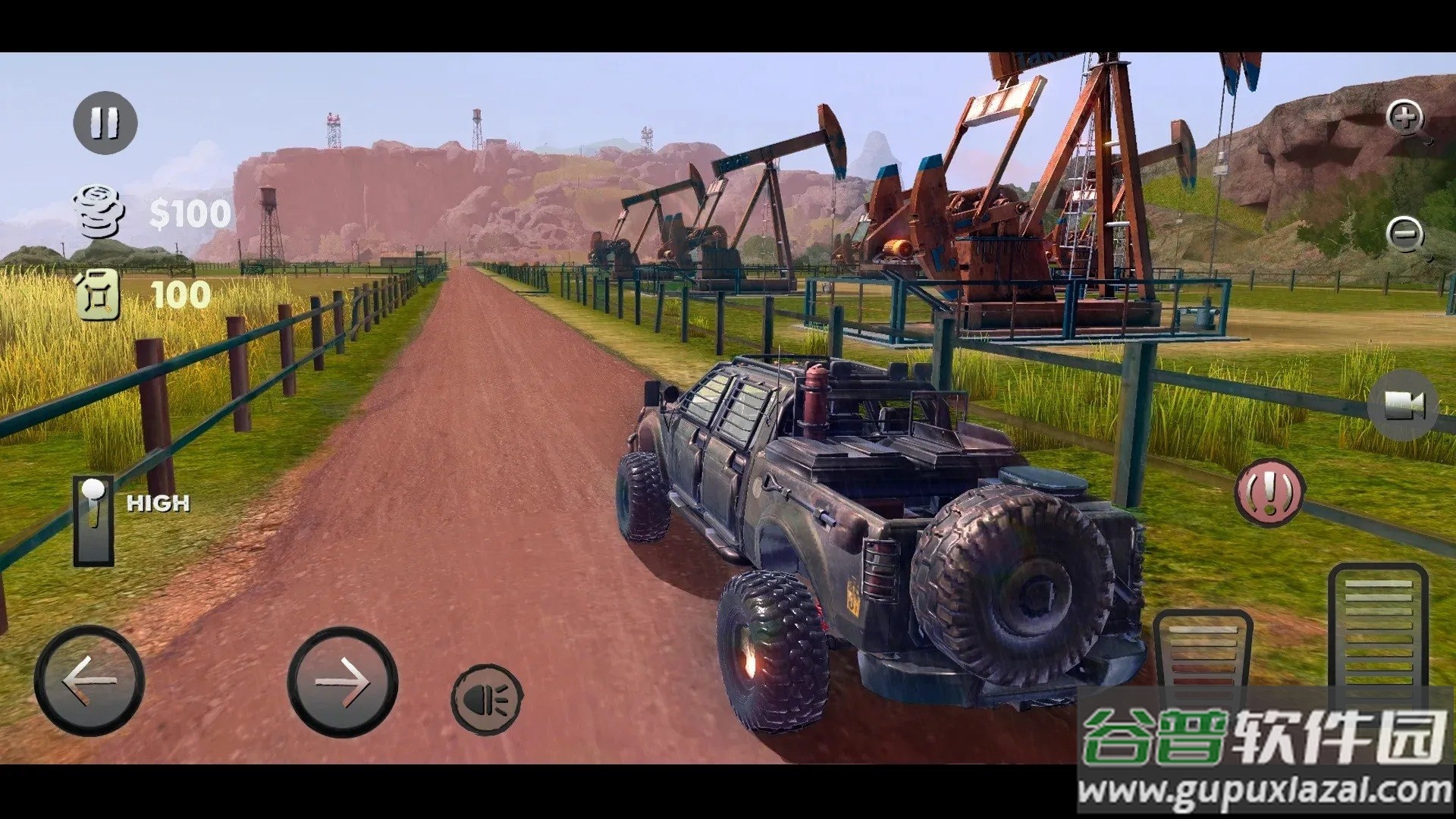The width and height of the screenshot is (1456, 819).
Task: Zoom out with the minus magnifier
Action: coord(1407,235)
